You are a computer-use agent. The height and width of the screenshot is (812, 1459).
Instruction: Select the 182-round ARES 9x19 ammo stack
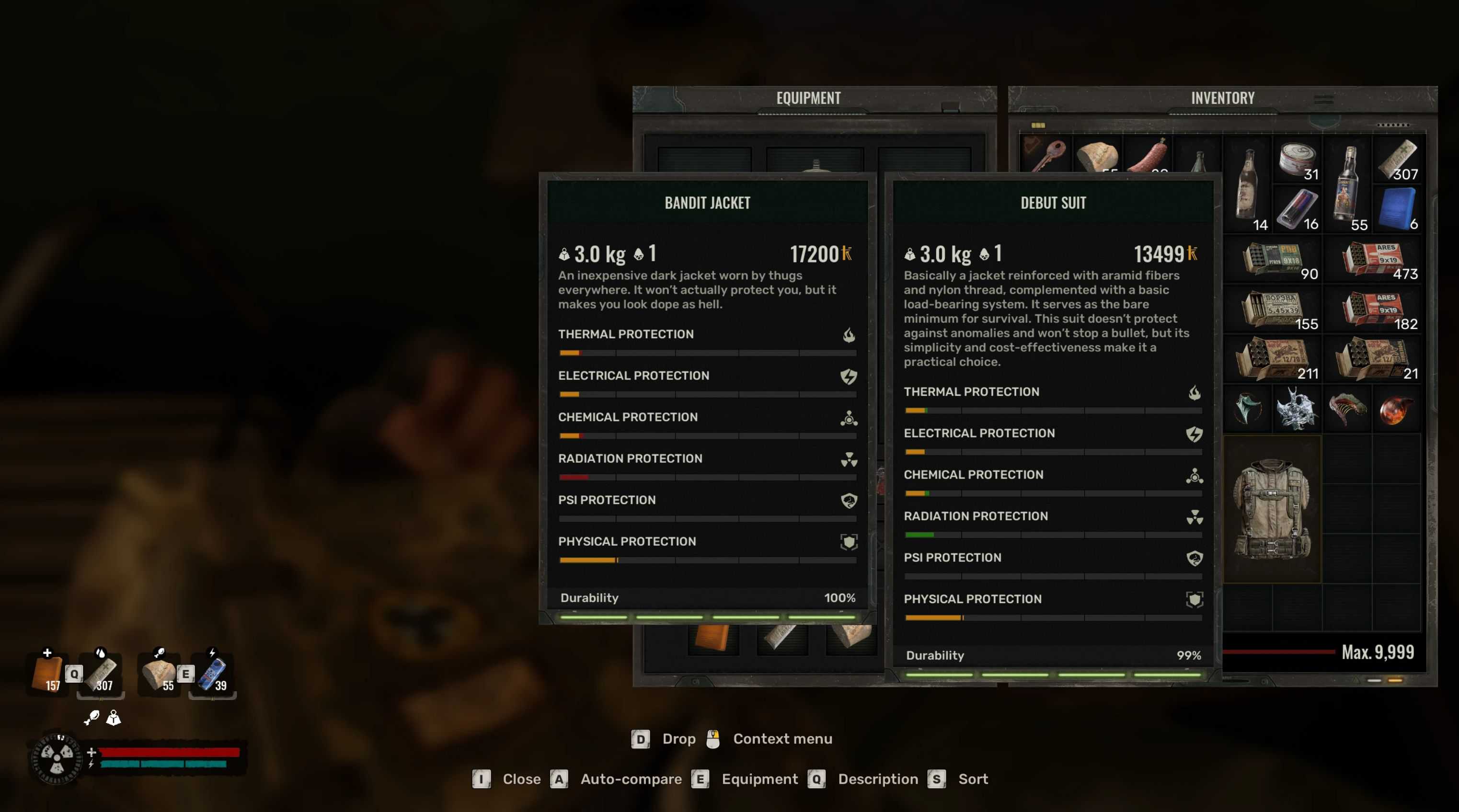tap(1372, 309)
